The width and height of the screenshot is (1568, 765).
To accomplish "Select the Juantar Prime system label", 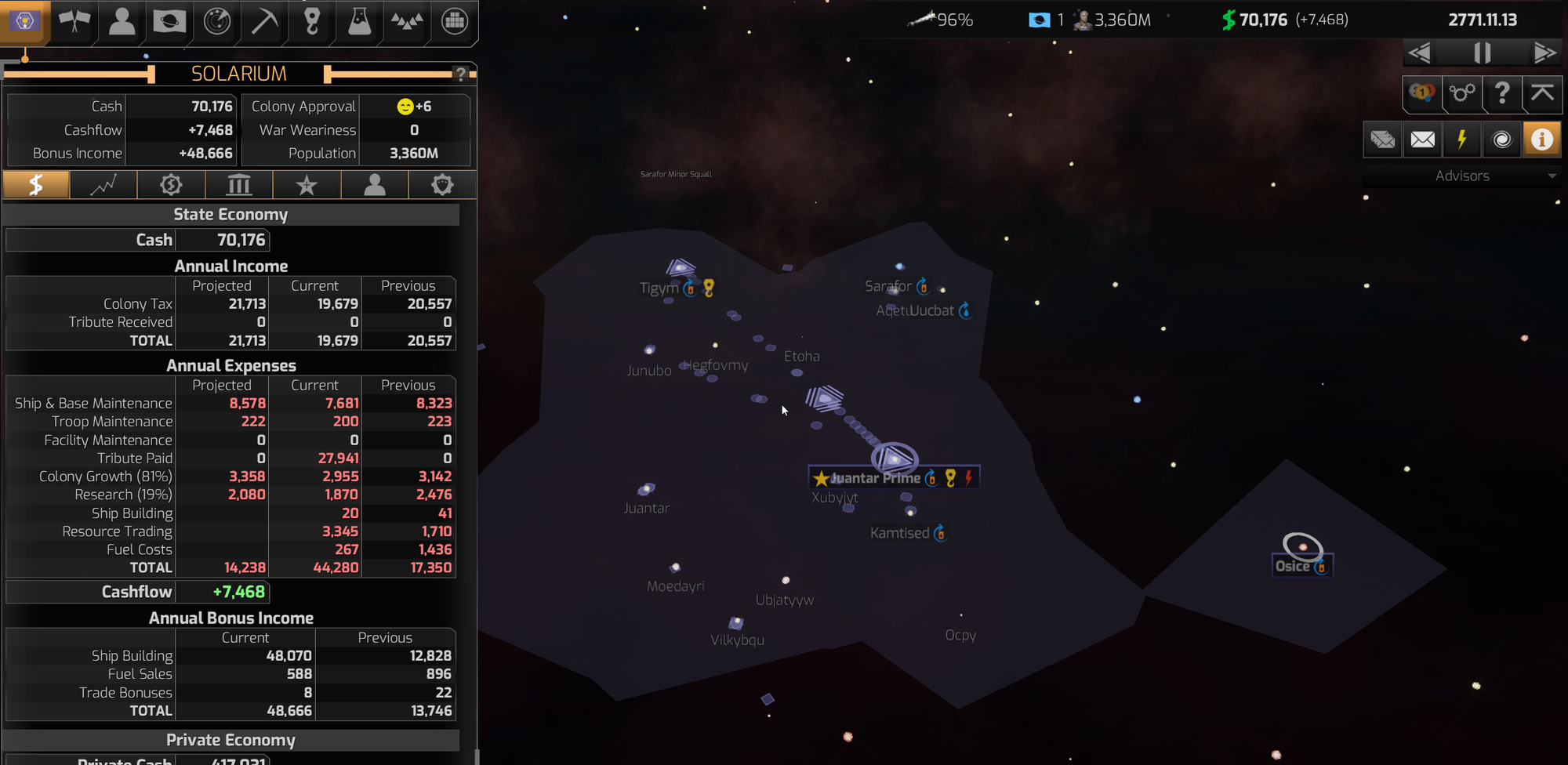I will (x=875, y=478).
